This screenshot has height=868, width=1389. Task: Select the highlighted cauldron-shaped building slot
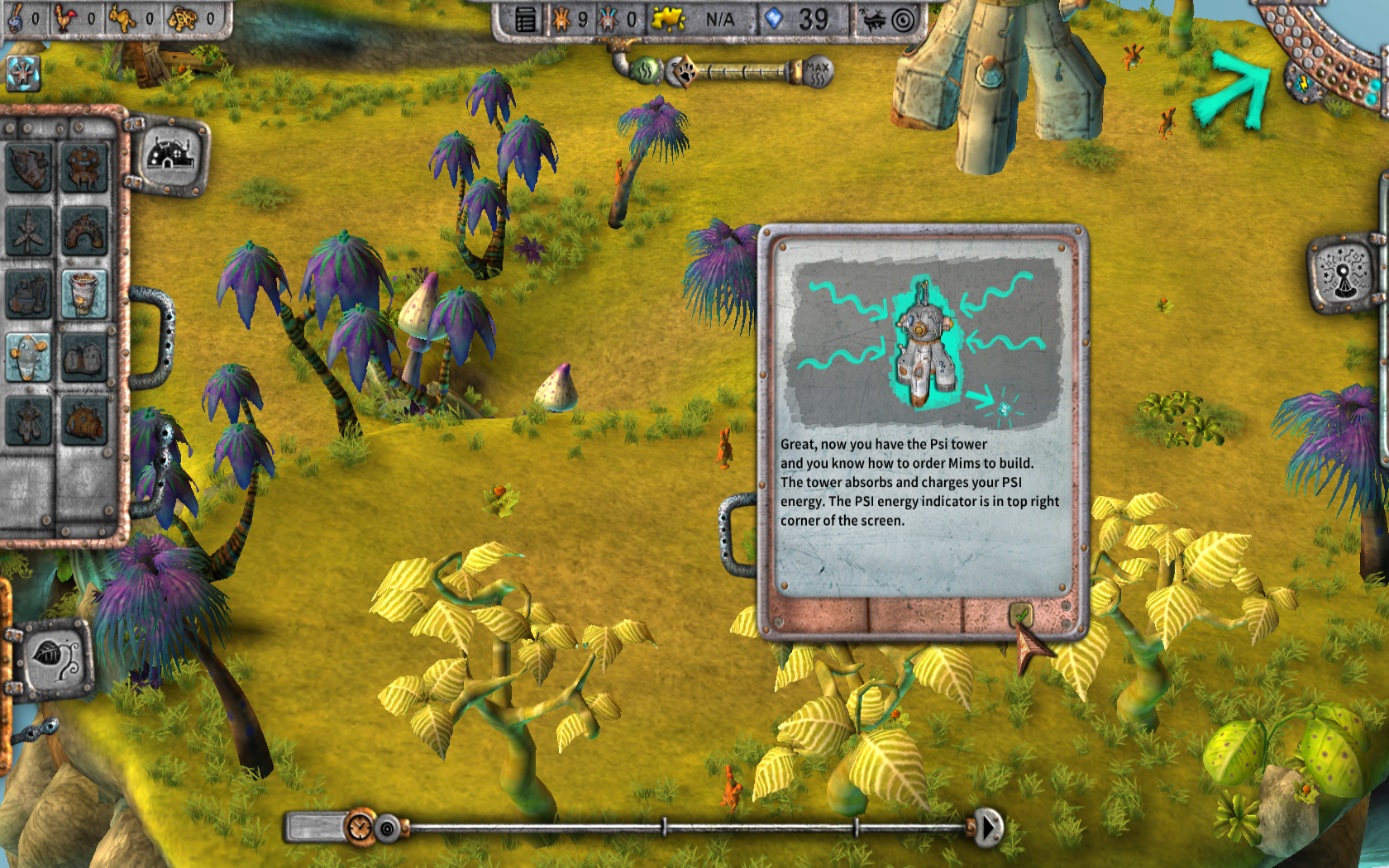pyautogui.click(x=84, y=294)
